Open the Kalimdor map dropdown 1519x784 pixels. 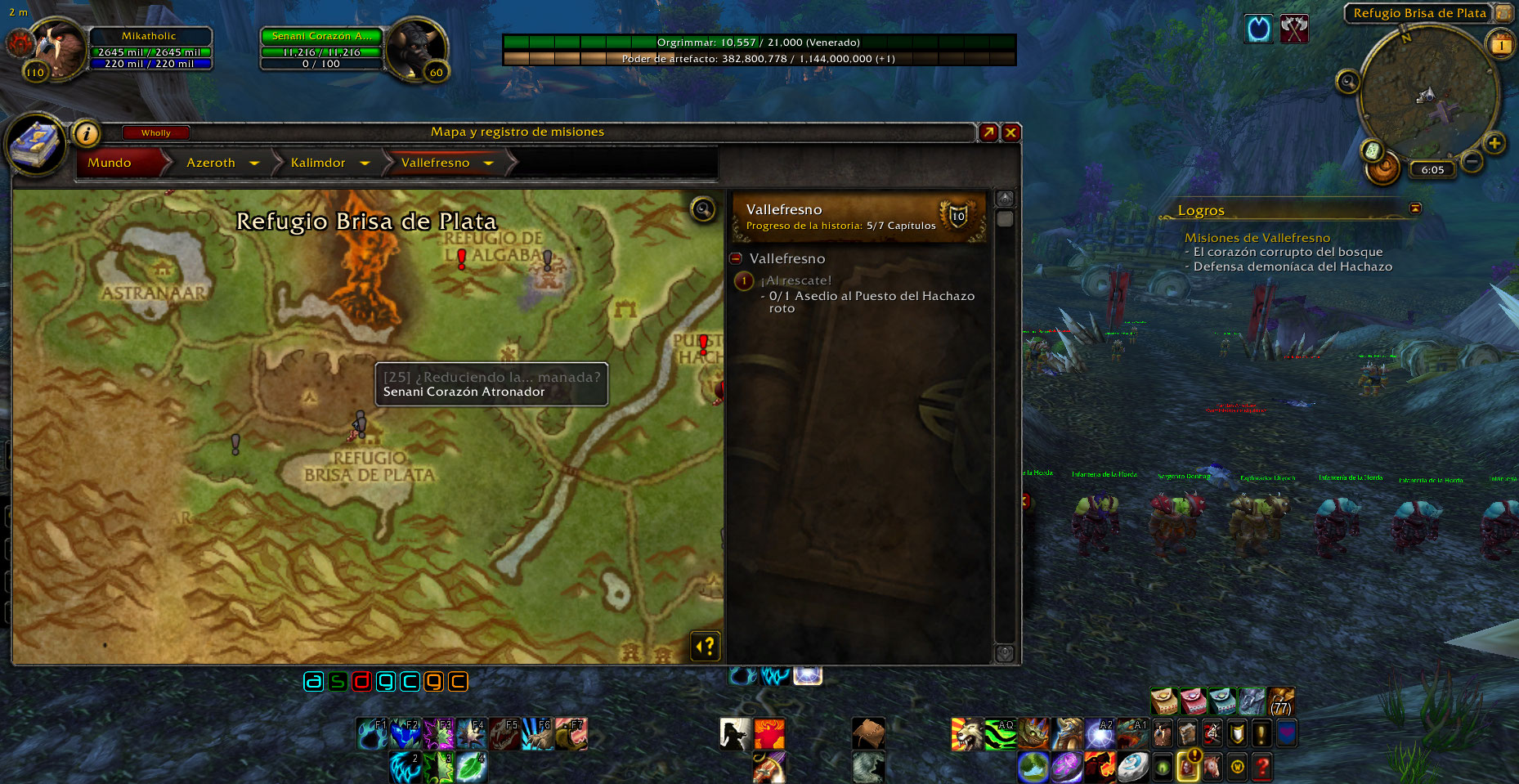click(365, 164)
